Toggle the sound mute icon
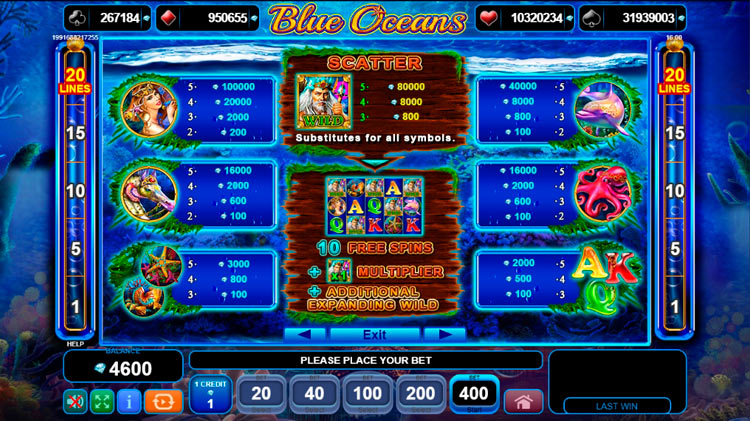This screenshot has width=750, height=421. pos(75,402)
